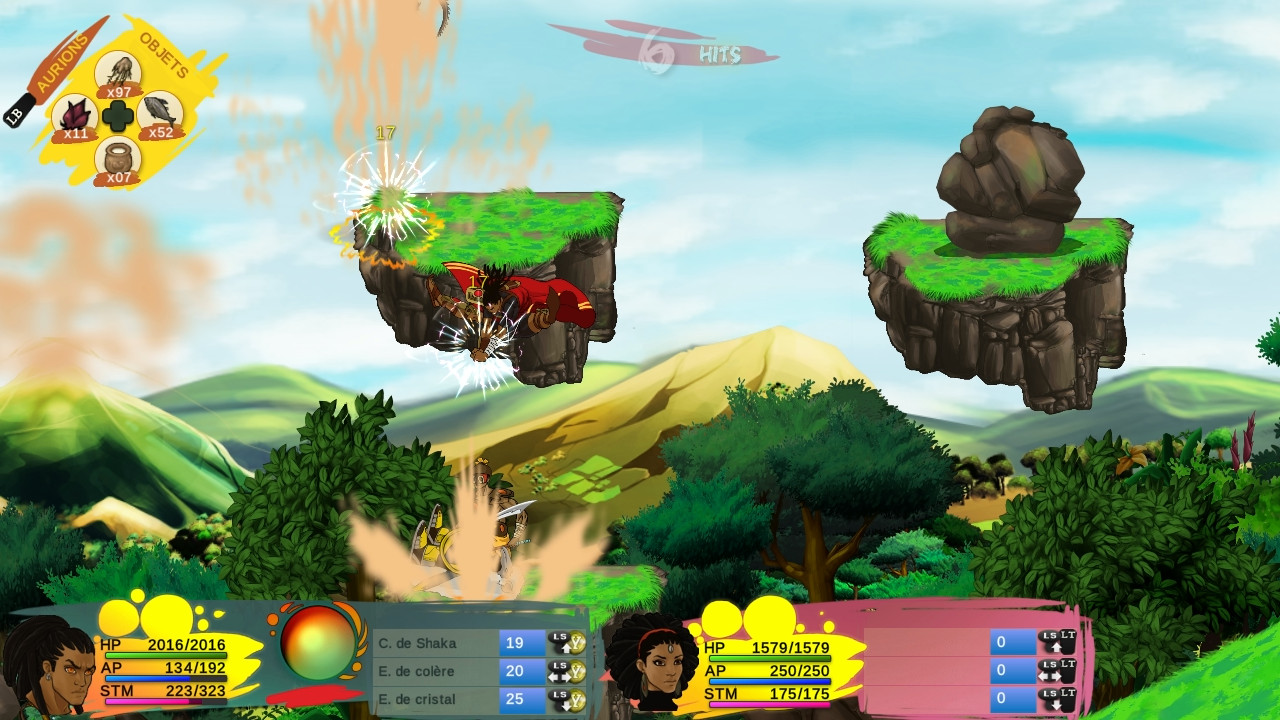Viewport: 1280px width, 720px height.
Task: Click the glowing aurion energy orb
Action: click(x=318, y=643)
